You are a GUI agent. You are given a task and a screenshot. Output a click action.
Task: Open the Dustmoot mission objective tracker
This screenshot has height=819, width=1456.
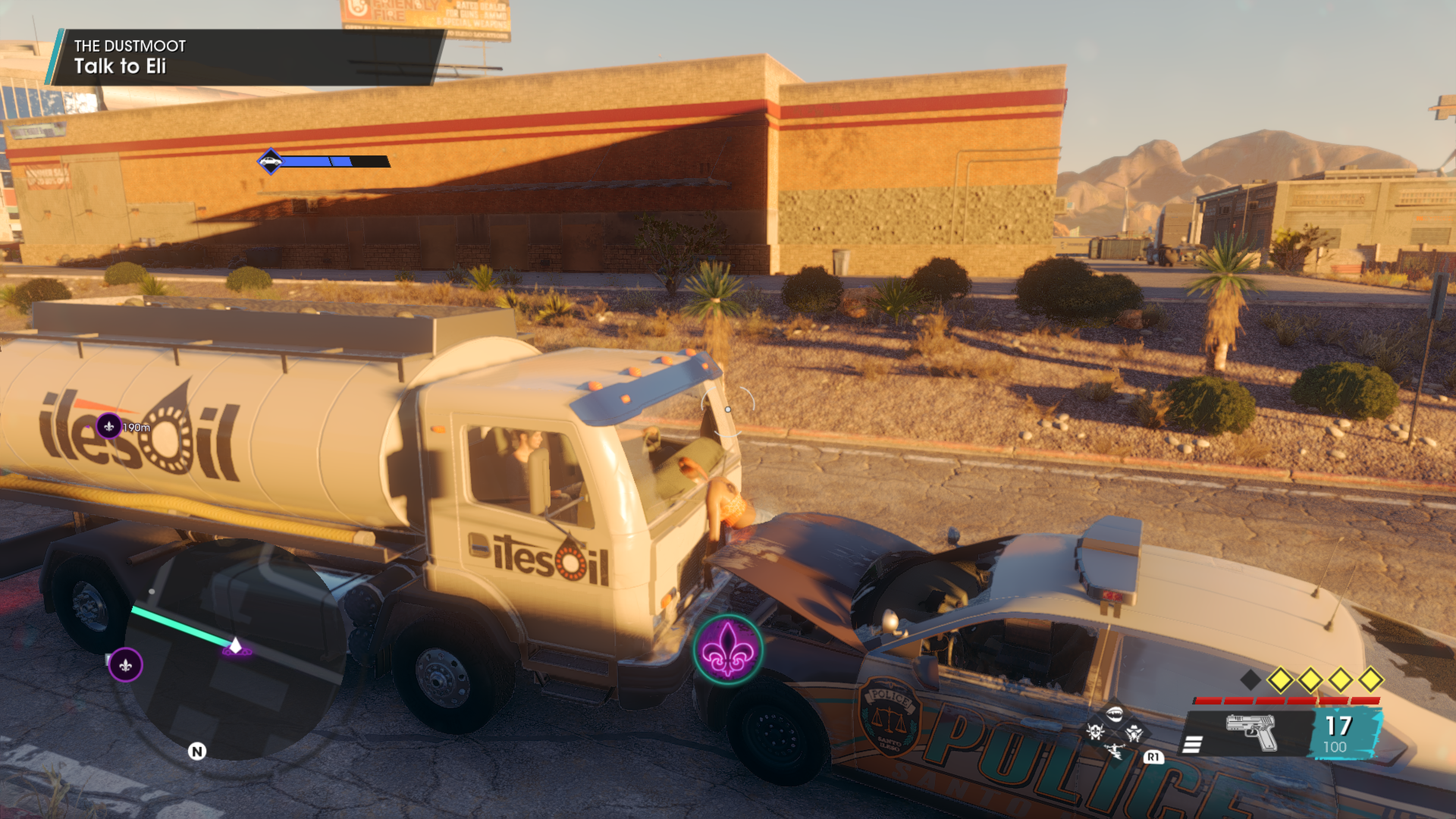(243, 57)
